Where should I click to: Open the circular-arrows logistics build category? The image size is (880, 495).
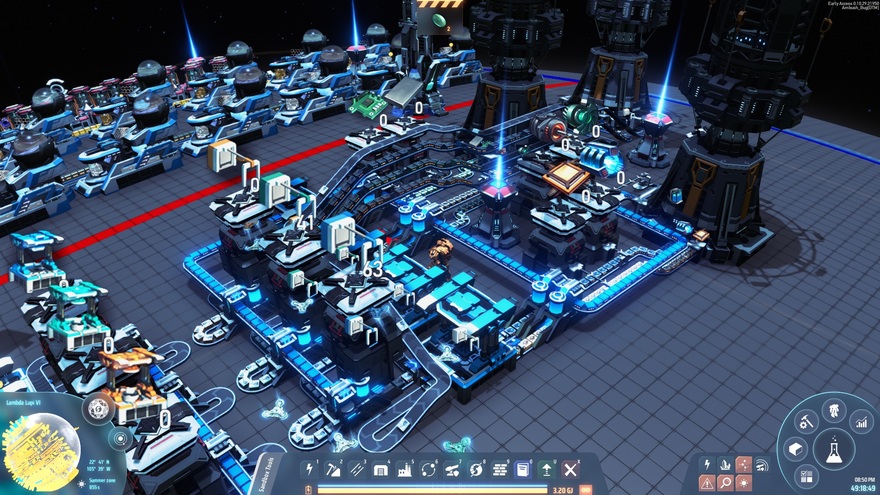[x=428, y=469]
